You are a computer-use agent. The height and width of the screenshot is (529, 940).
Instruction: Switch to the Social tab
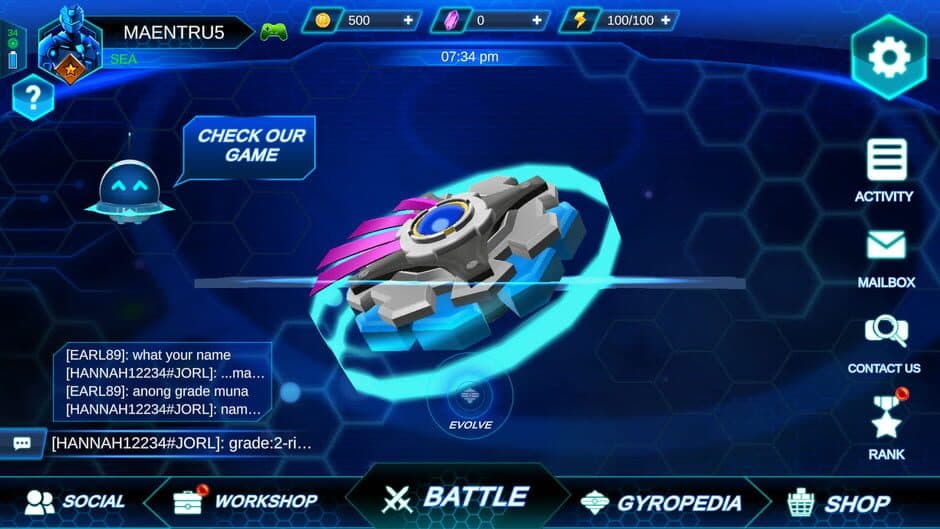pos(76,501)
